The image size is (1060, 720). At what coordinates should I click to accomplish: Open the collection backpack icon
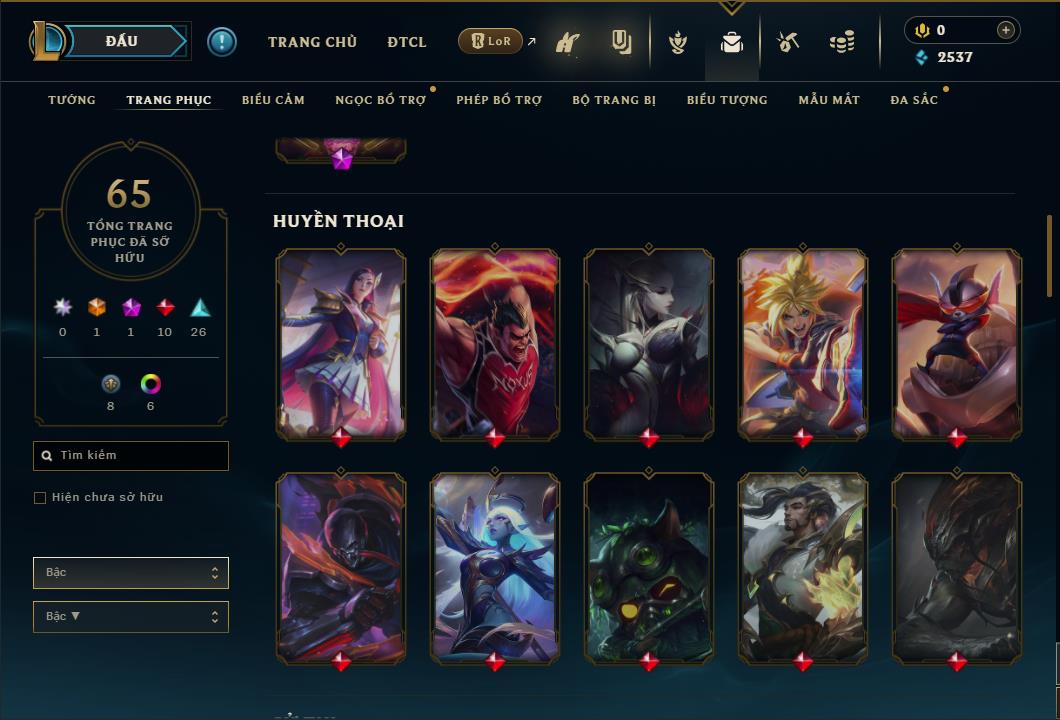pos(732,43)
